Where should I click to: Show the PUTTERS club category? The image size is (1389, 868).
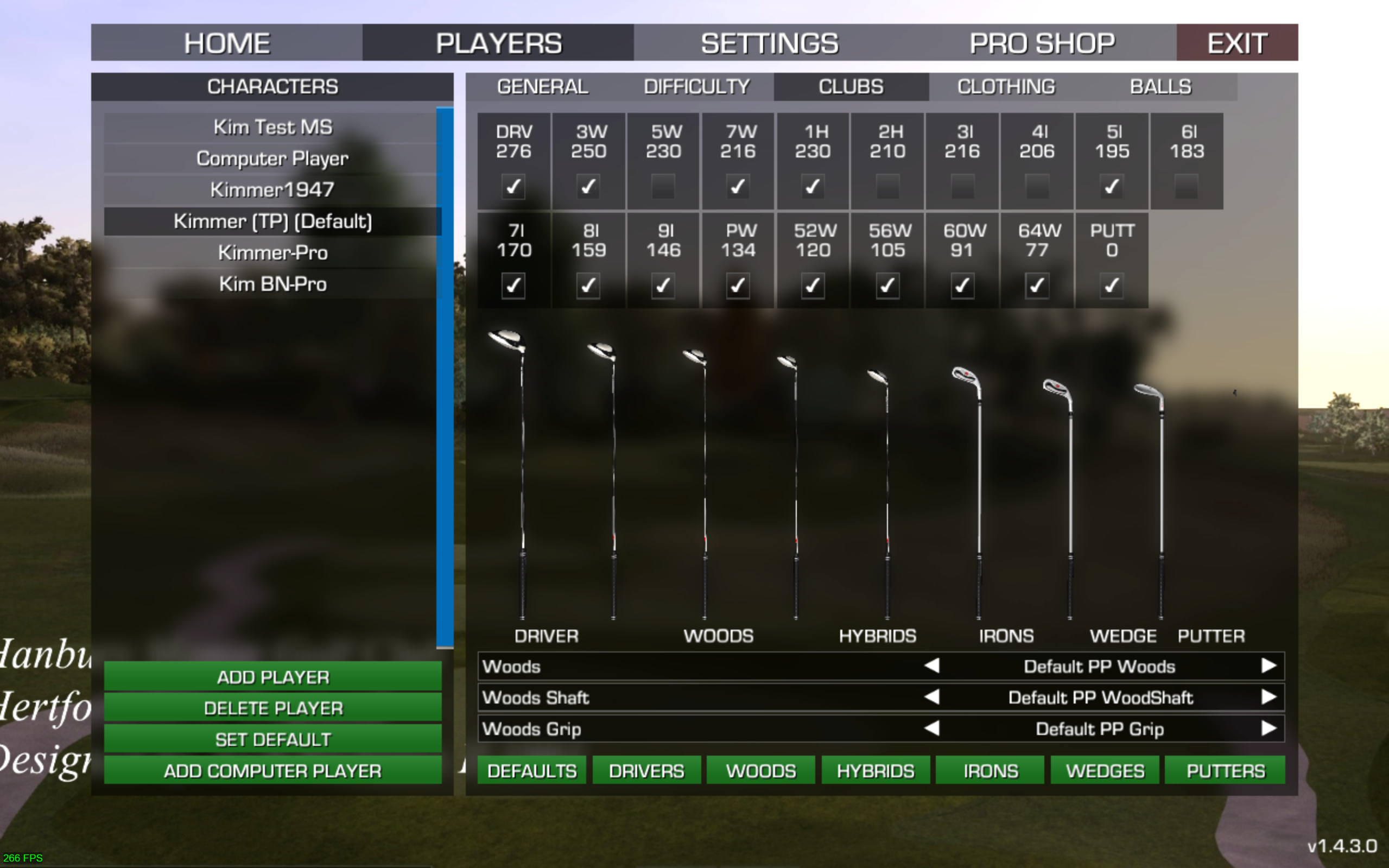click(1225, 771)
